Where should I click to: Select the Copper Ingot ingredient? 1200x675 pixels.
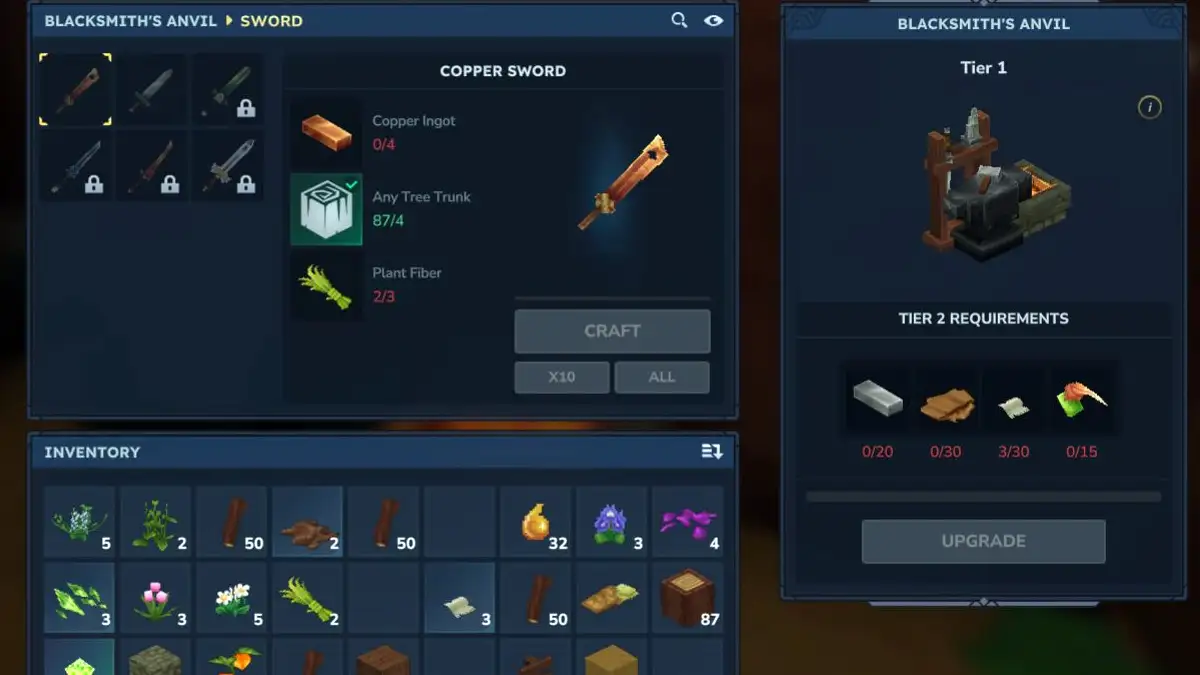pyautogui.click(x=326, y=133)
